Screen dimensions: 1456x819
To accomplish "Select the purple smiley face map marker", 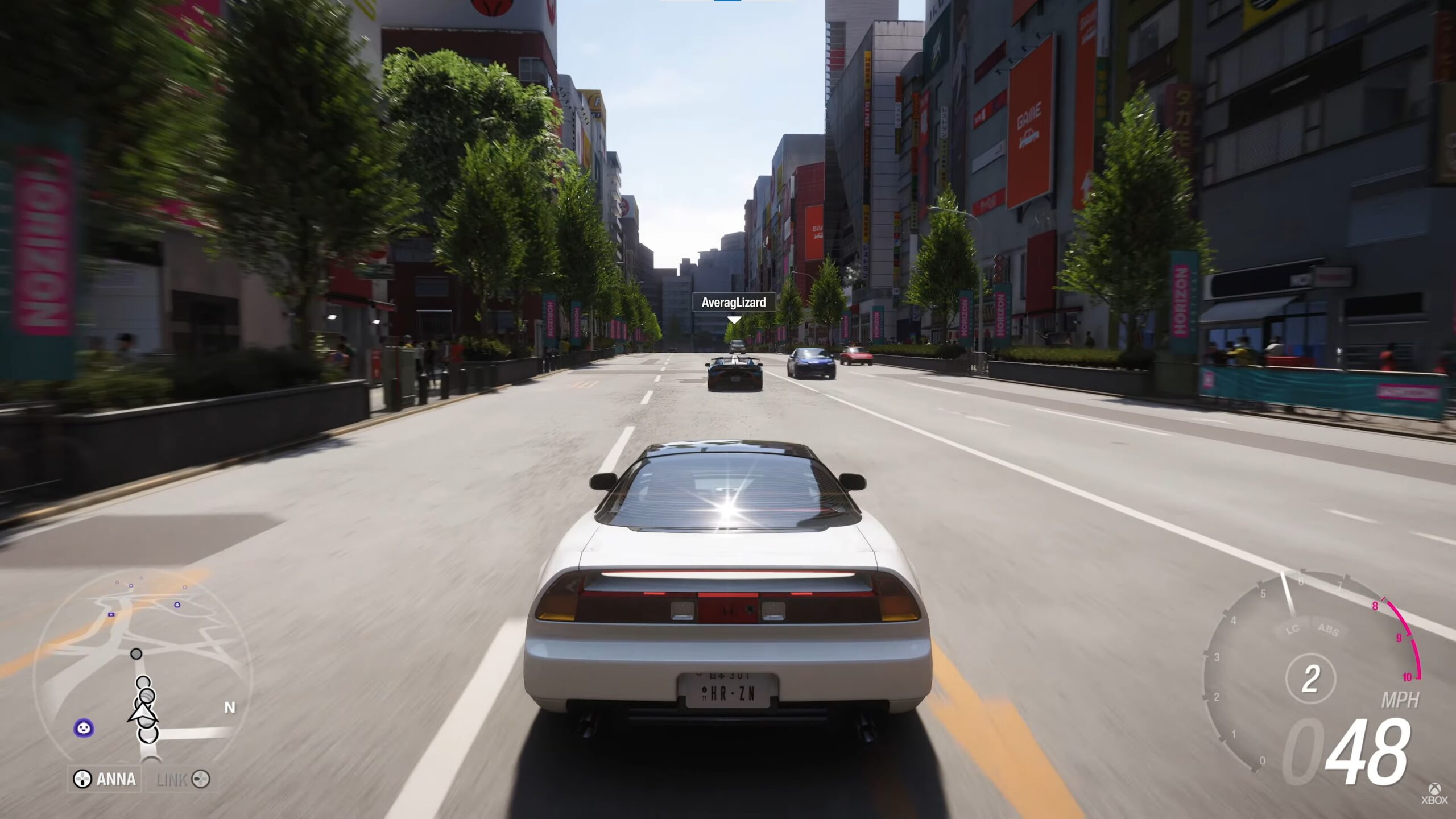I will [x=84, y=727].
